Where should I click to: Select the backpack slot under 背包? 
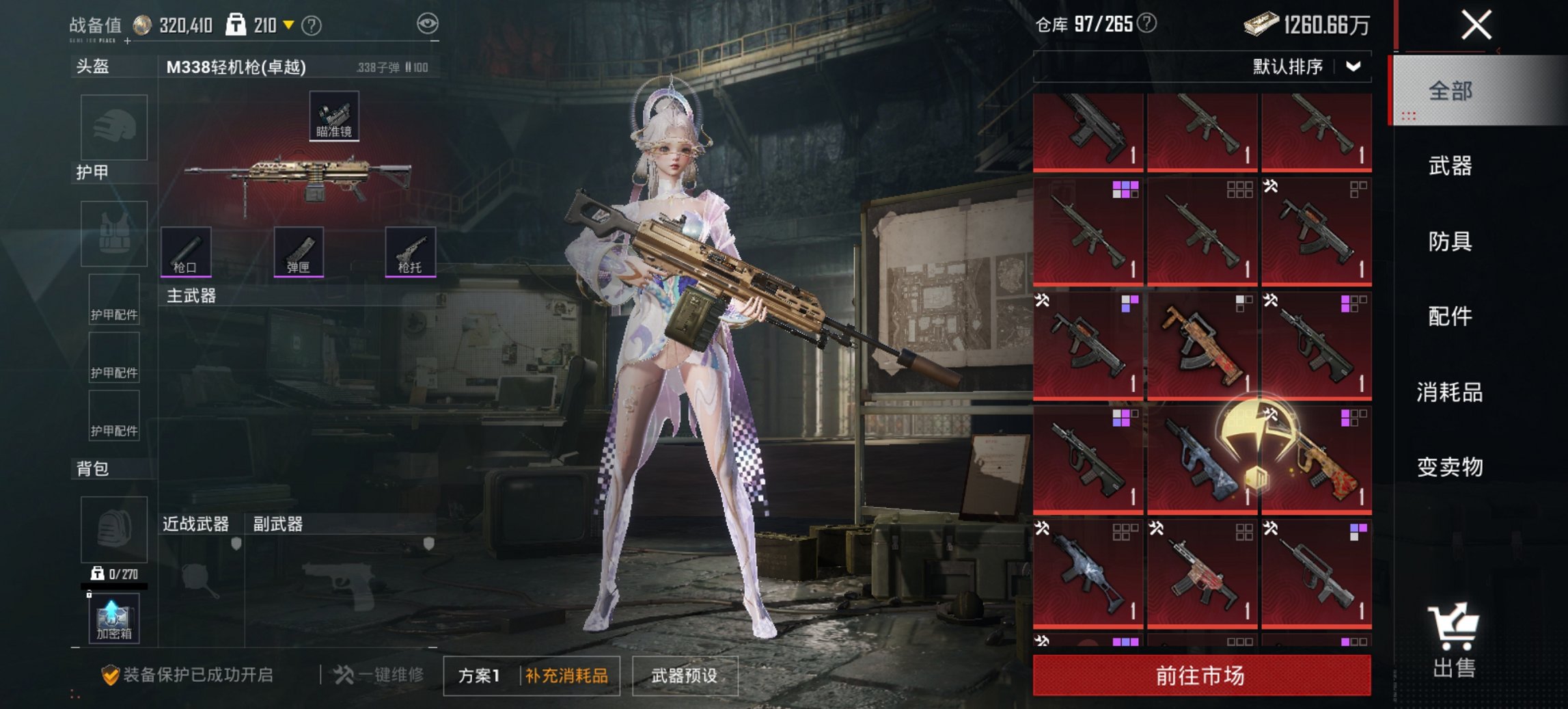tap(113, 530)
